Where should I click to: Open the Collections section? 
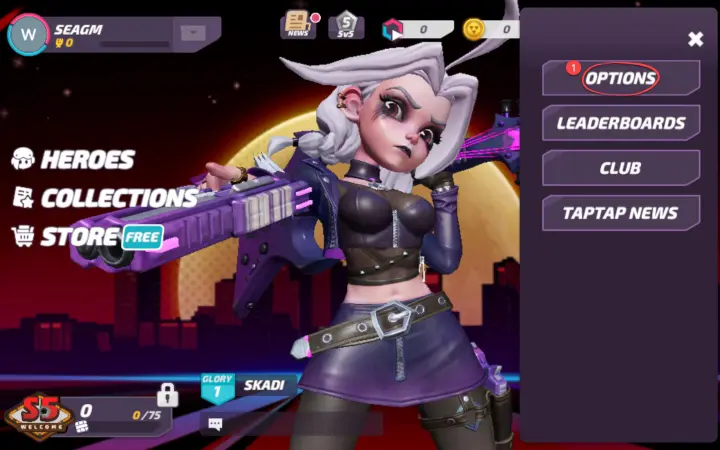pos(104,198)
